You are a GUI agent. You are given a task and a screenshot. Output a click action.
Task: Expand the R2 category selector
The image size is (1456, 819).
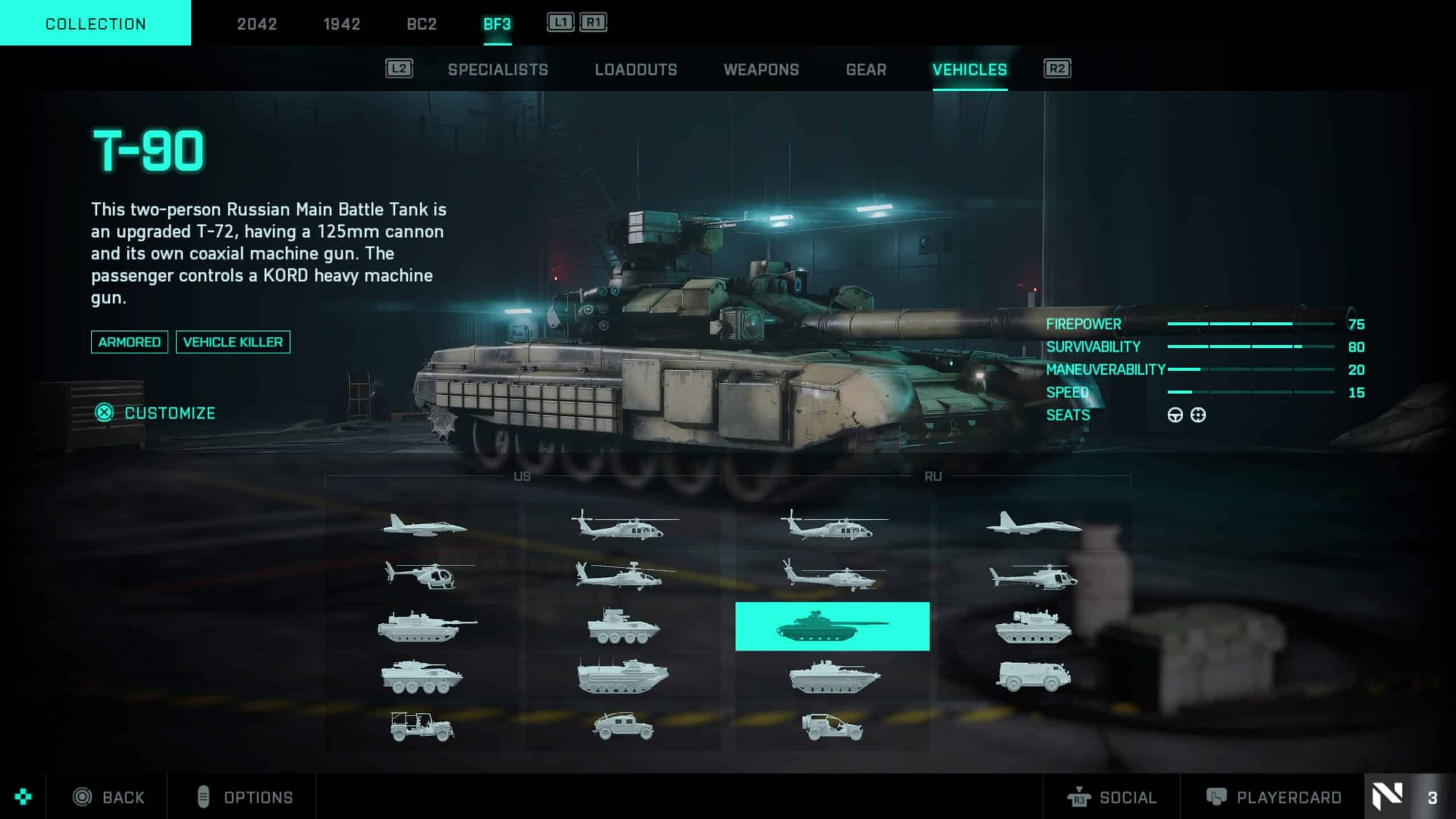(x=1057, y=69)
